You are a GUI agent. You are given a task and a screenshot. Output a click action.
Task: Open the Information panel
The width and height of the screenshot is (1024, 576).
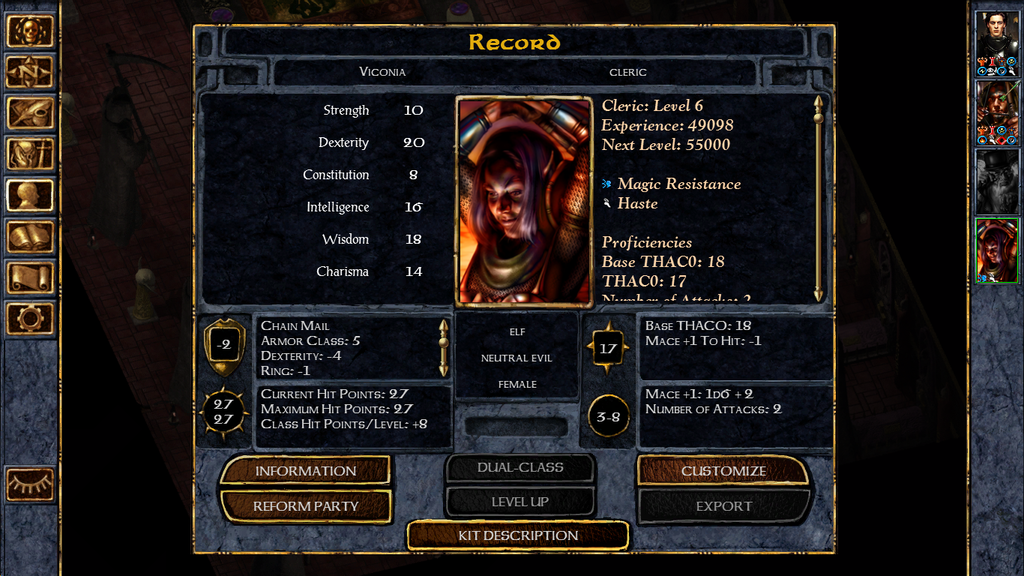click(305, 470)
